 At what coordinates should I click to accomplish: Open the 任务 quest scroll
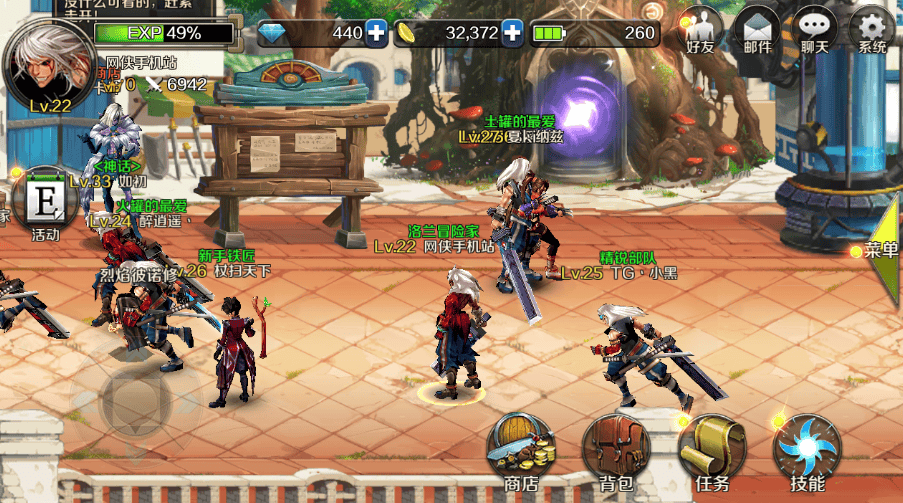[x=711, y=452]
